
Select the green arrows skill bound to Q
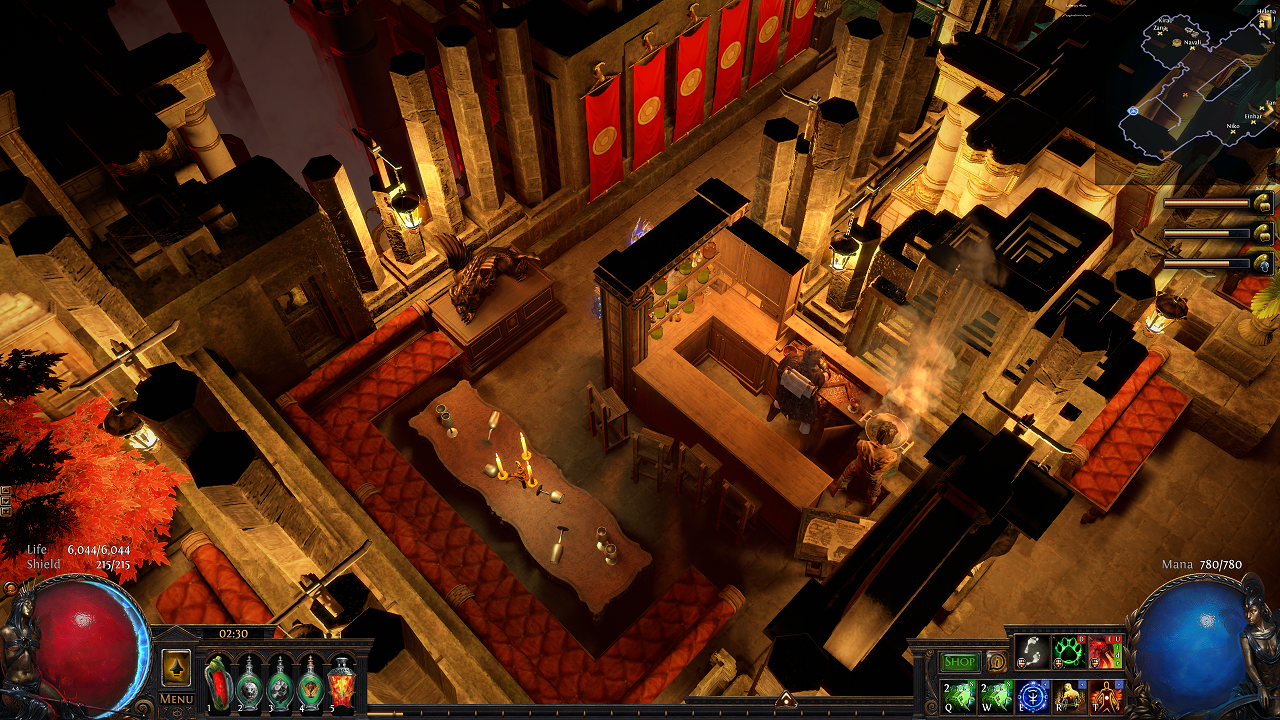[x=960, y=695]
